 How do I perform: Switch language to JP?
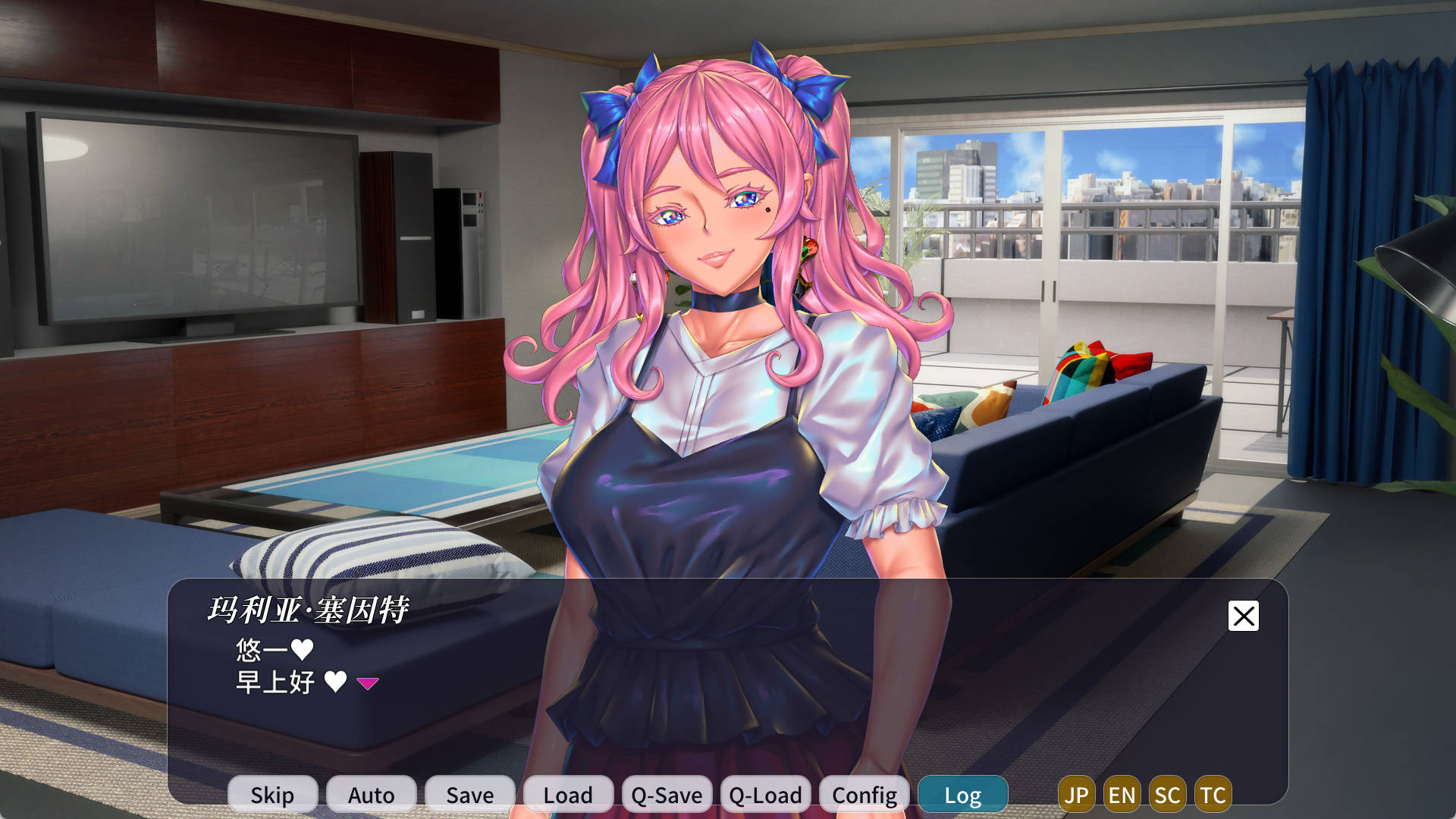[x=1076, y=794]
